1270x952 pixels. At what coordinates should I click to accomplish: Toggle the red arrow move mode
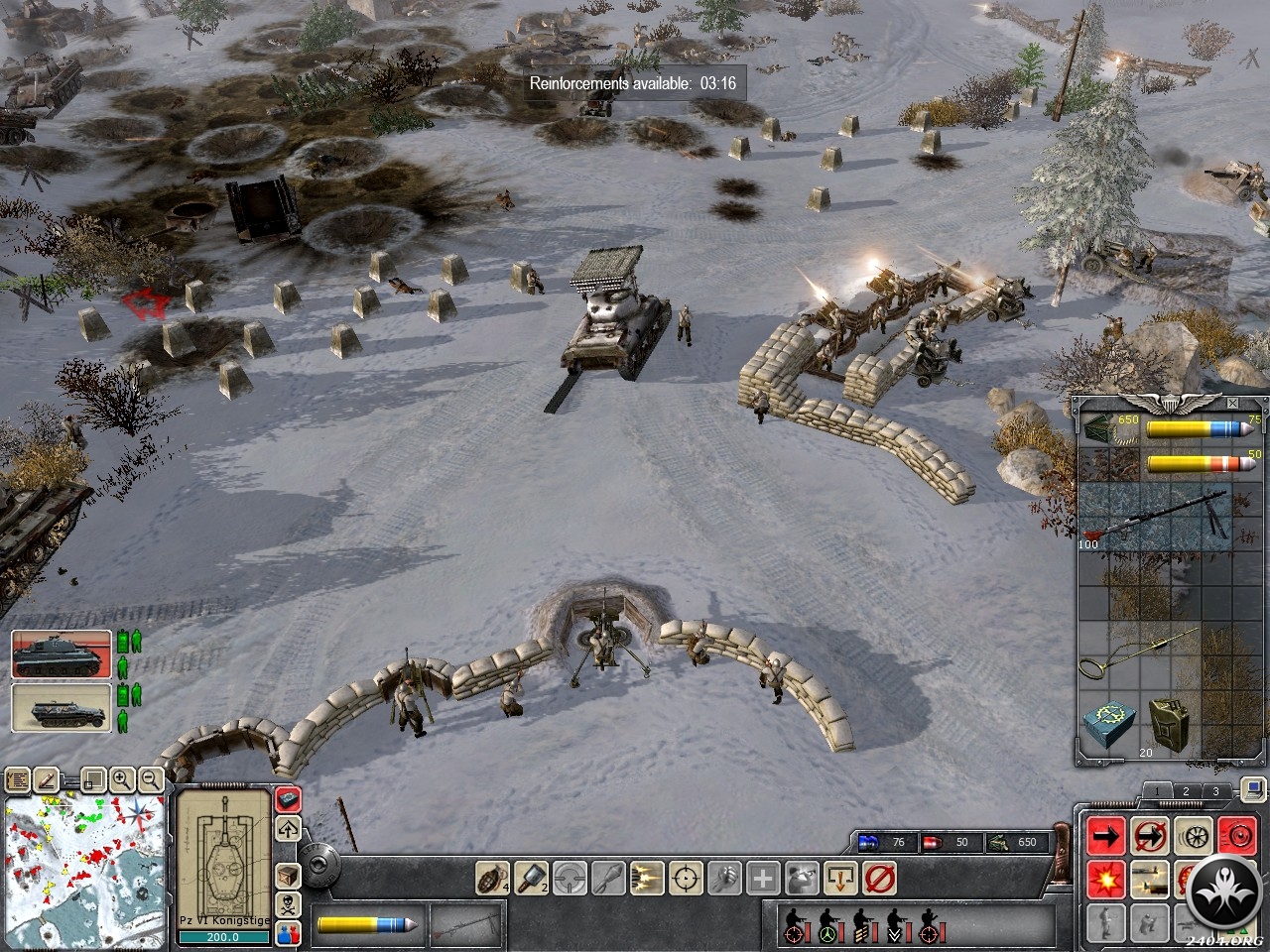pyautogui.click(x=1105, y=837)
